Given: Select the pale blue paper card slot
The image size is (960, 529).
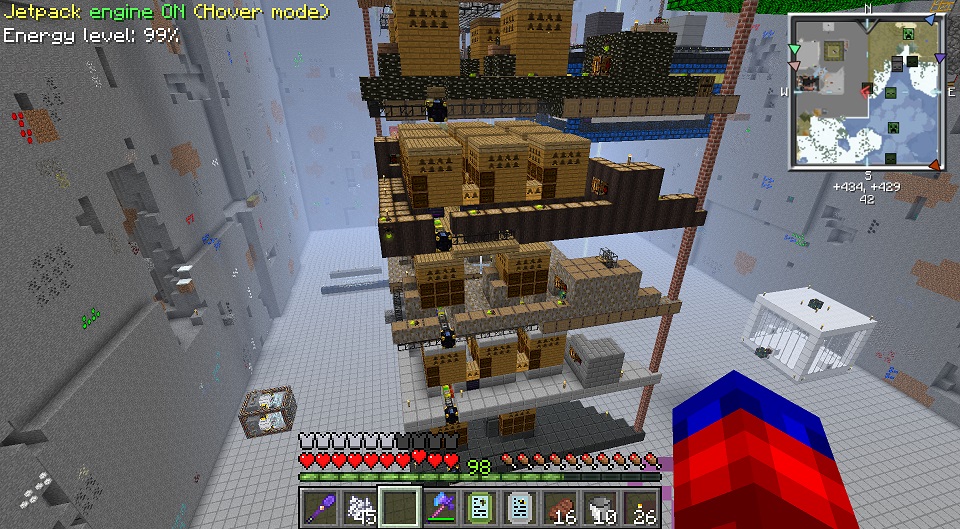Looking at the screenshot, I should [x=519, y=507].
